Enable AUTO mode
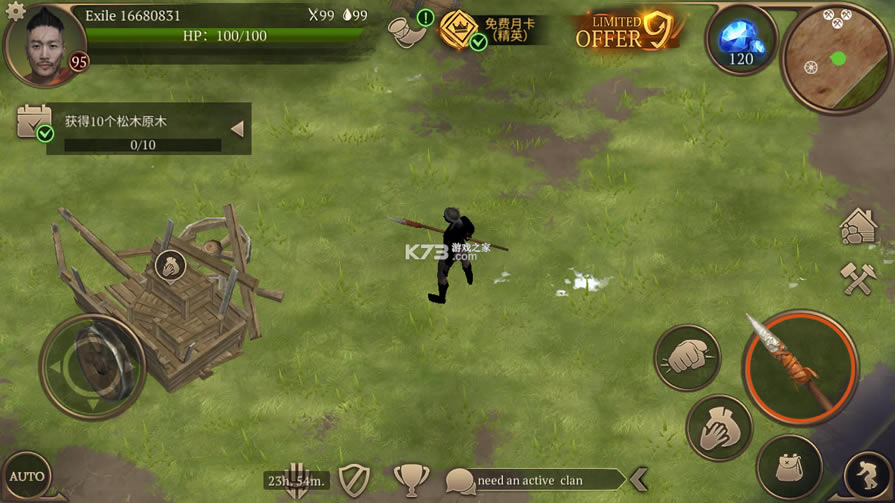The width and height of the screenshot is (895, 503). (27, 476)
